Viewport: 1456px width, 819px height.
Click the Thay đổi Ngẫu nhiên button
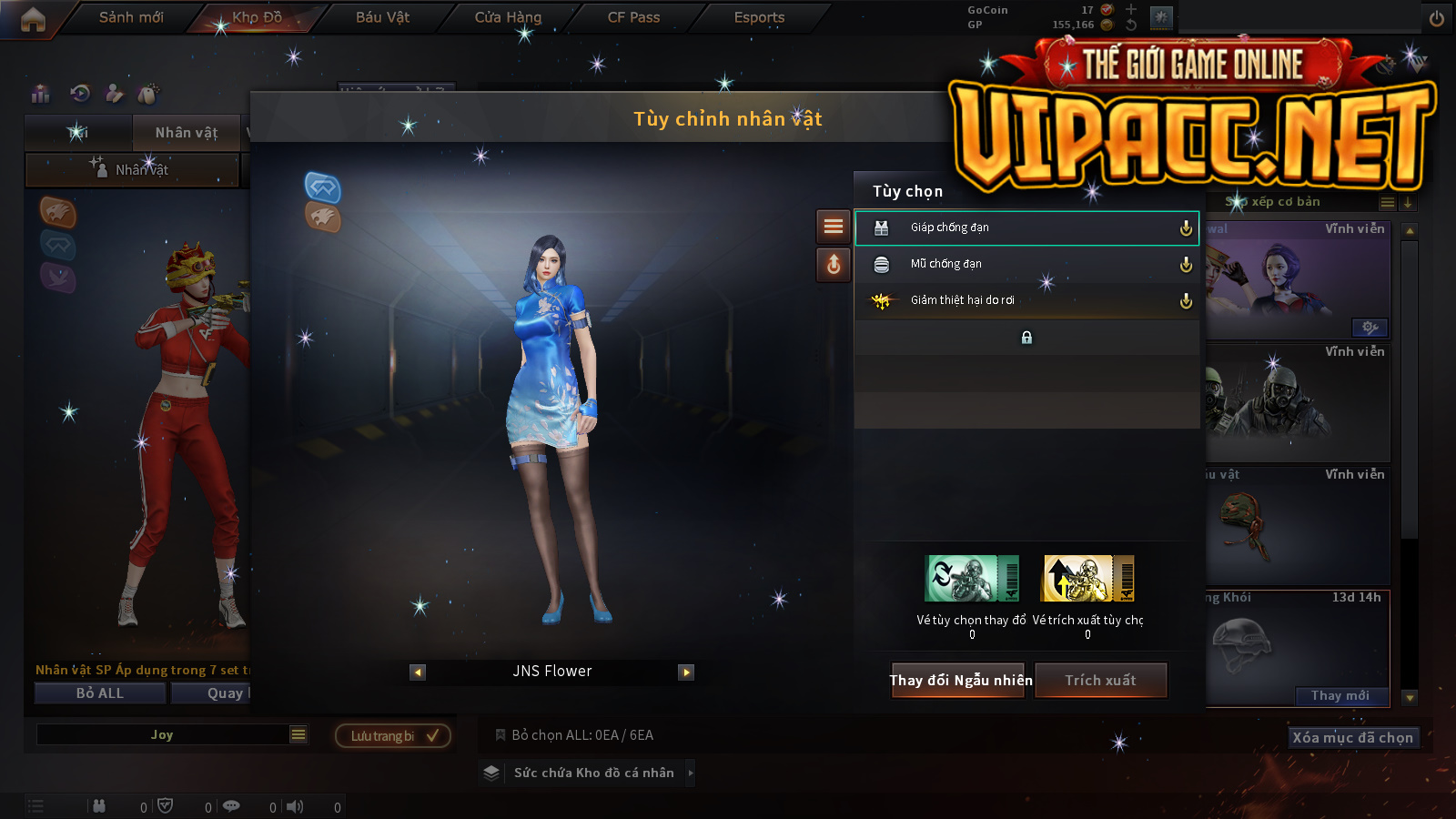tap(960, 681)
